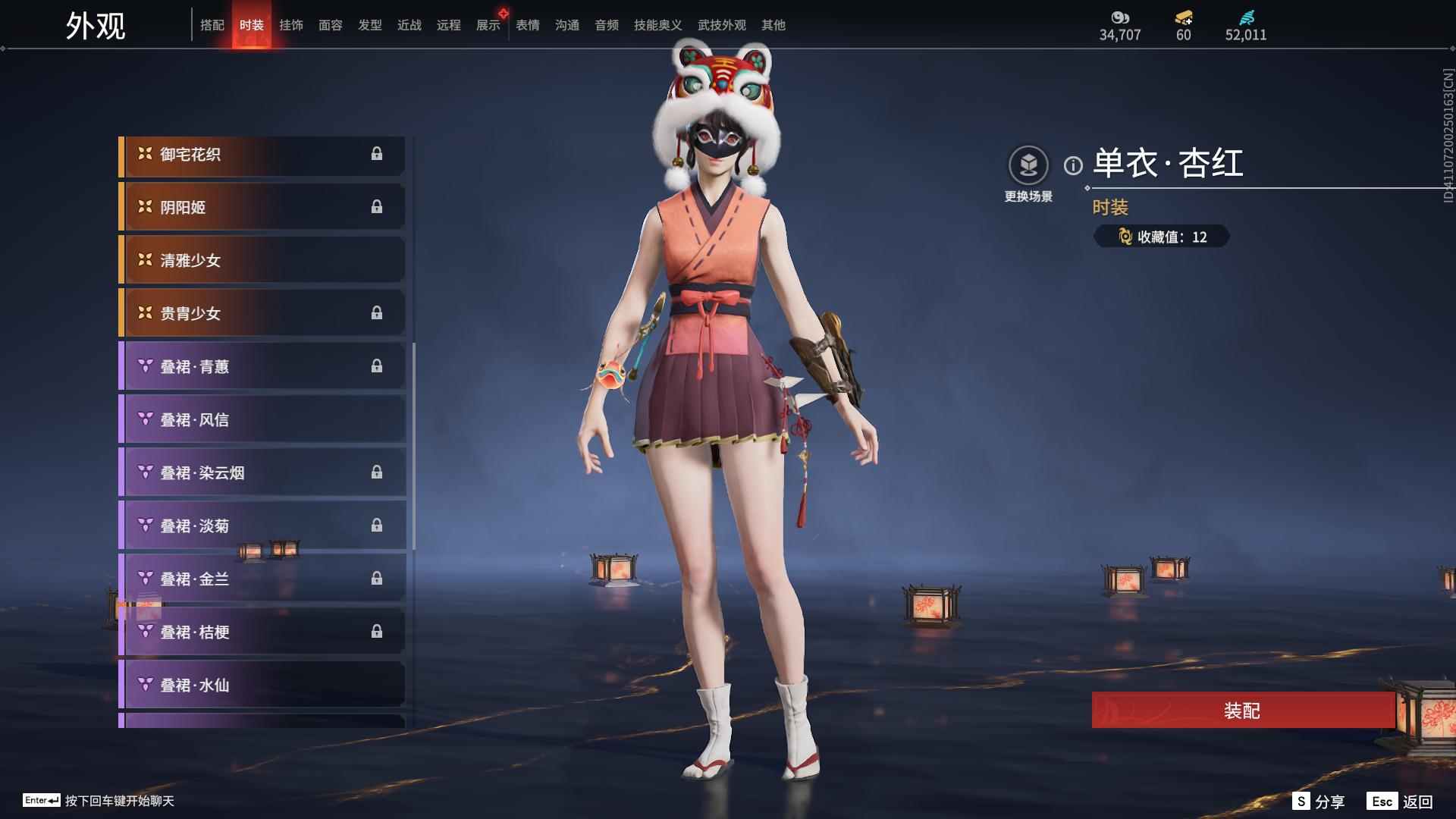Open the 技能奥义 panel
The height and width of the screenshot is (819, 1456).
coord(657,25)
